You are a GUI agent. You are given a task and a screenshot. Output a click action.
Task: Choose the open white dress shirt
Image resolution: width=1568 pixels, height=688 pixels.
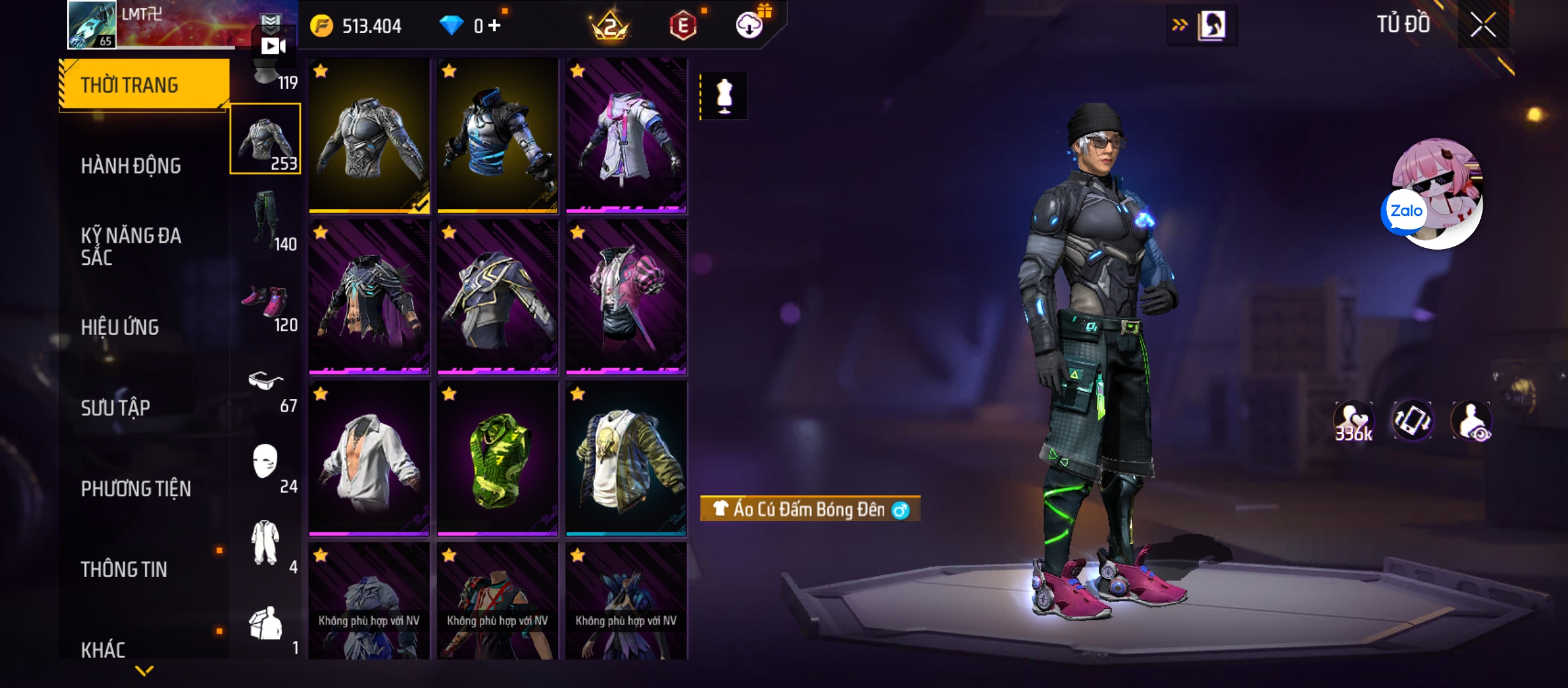coord(369,459)
